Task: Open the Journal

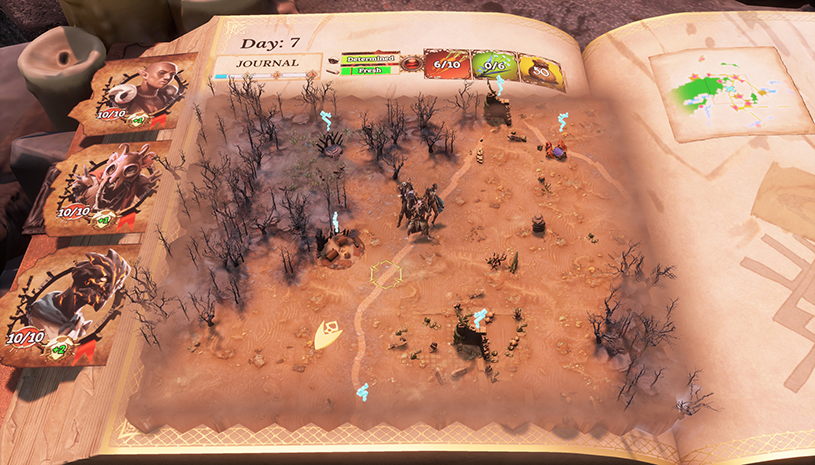Action: tap(266, 63)
